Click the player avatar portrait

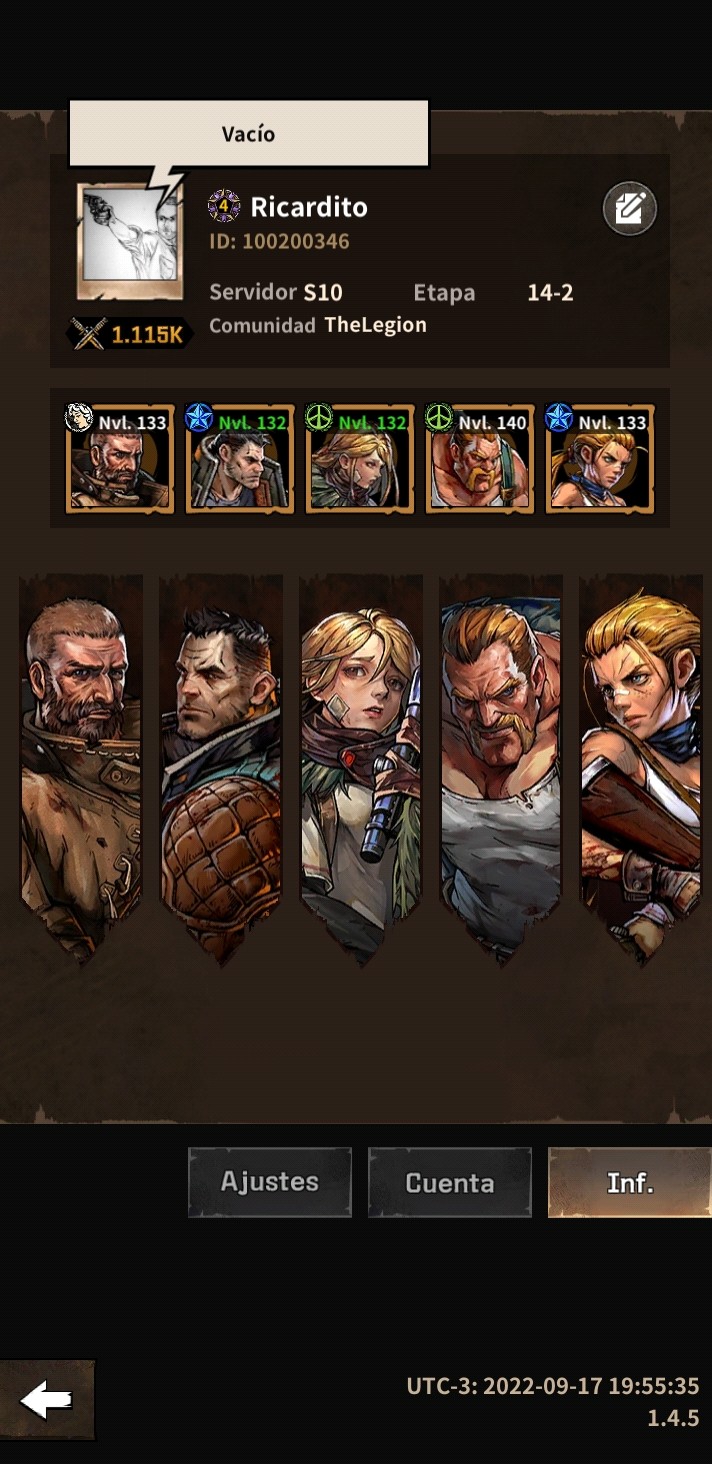(x=129, y=242)
